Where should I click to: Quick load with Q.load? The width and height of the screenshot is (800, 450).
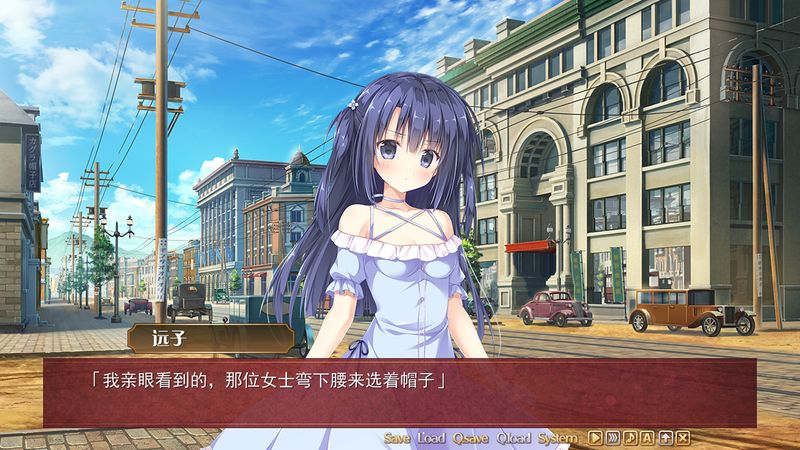click(513, 438)
